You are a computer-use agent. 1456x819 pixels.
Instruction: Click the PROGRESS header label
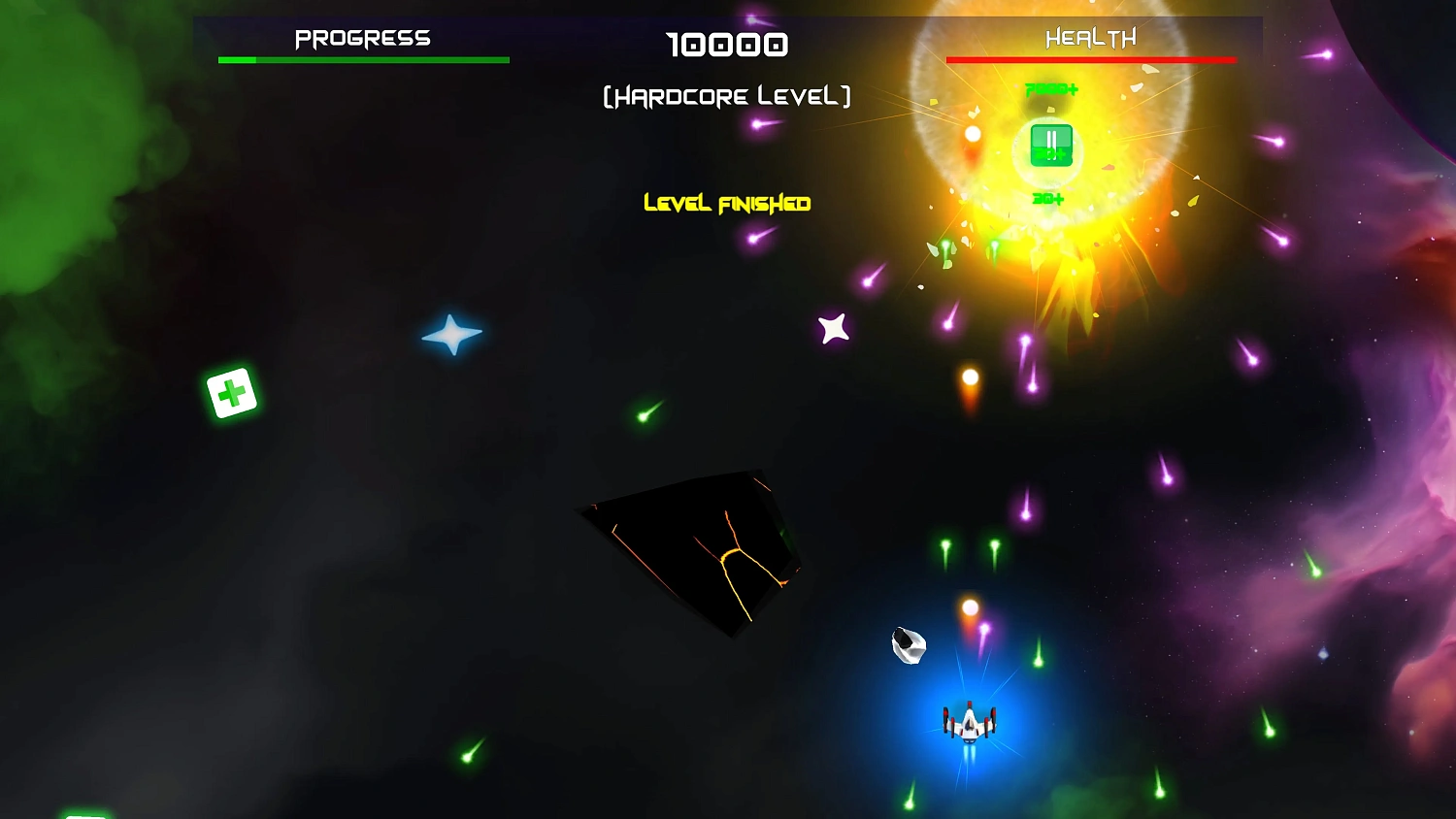tap(362, 37)
